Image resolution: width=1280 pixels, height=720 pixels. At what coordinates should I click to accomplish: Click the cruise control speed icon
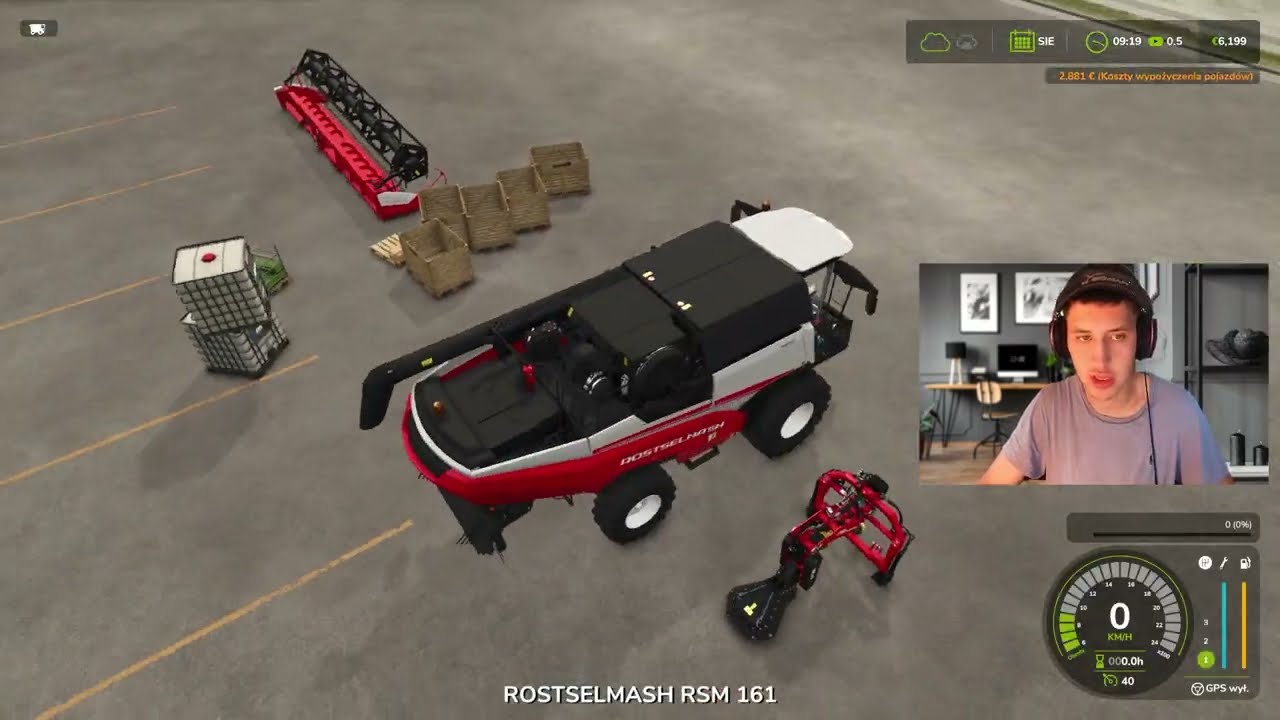1107,681
